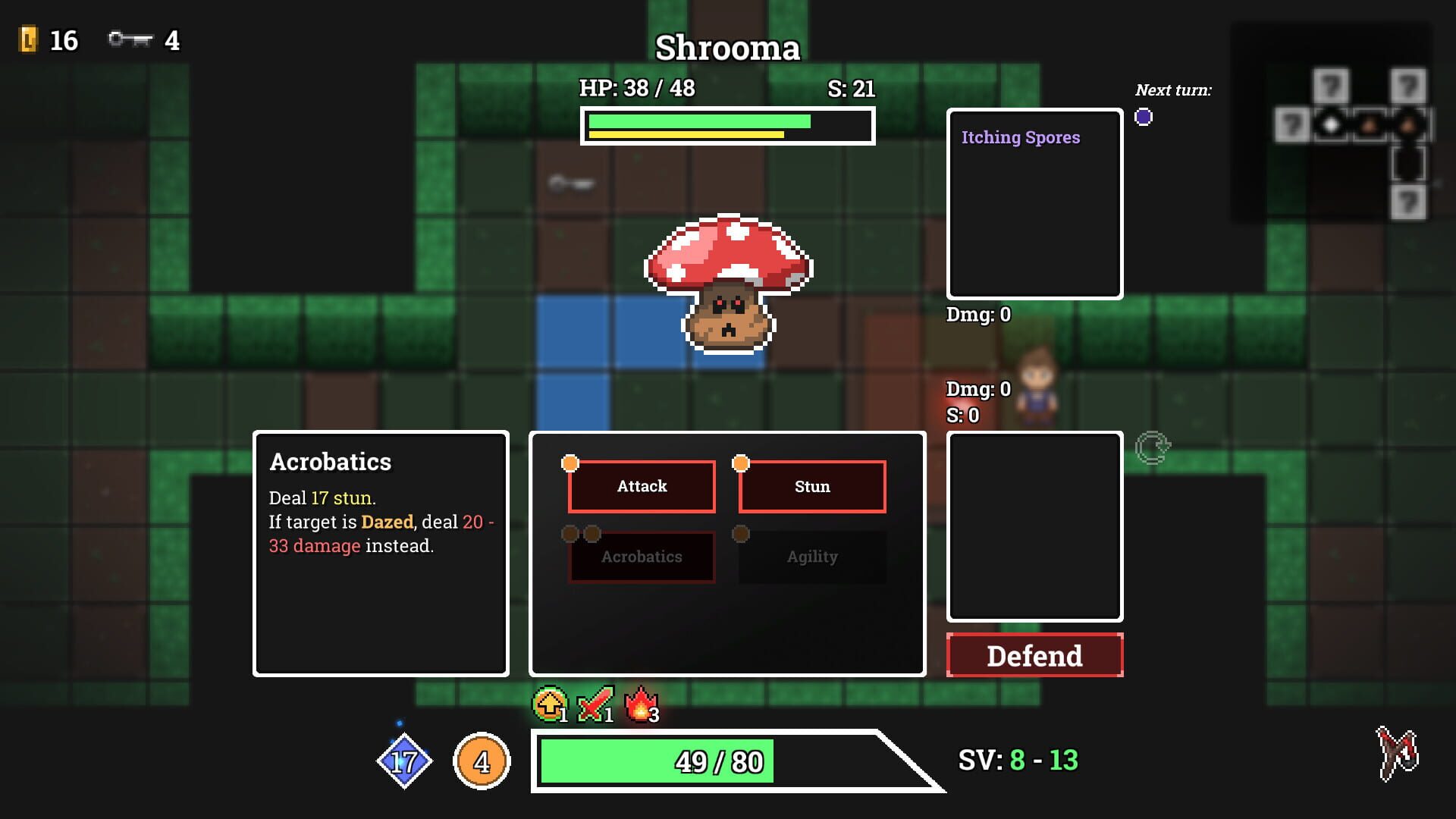The image size is (1456, 819).
Task: Select the orange dot above the Stun ability
Action: (x=741, y=461)
